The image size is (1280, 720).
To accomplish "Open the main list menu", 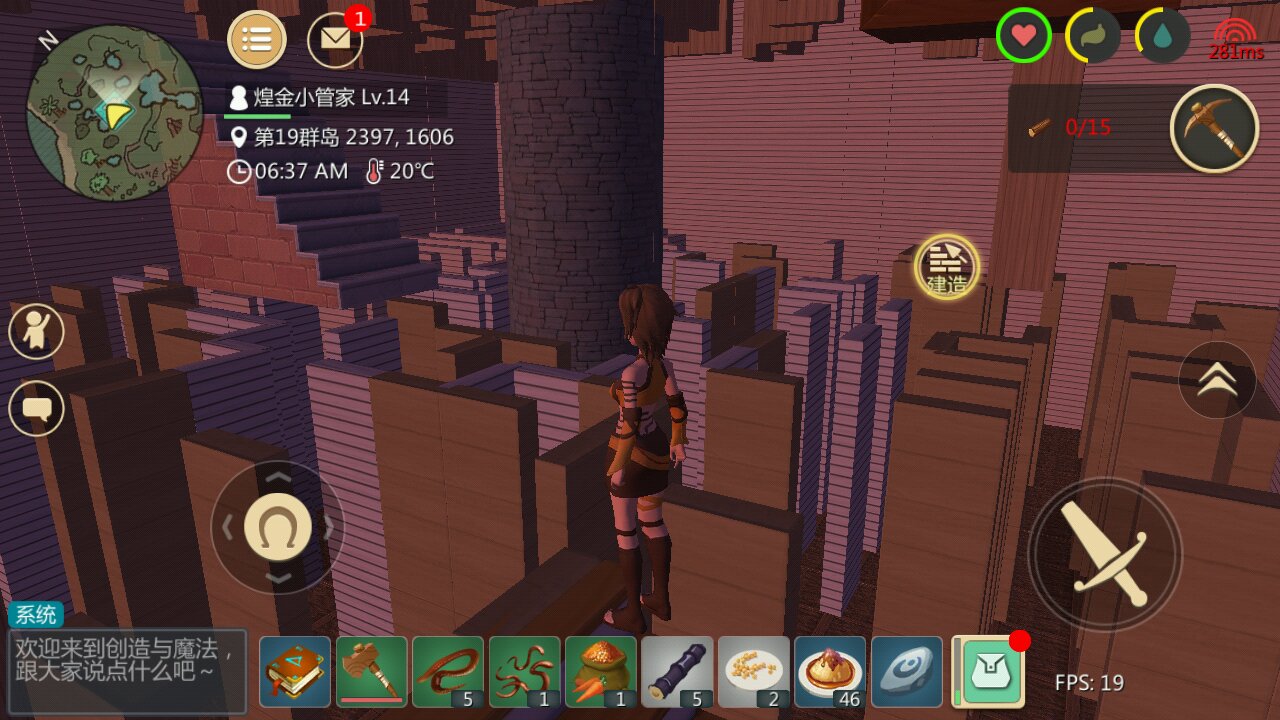I will [257, 40].
